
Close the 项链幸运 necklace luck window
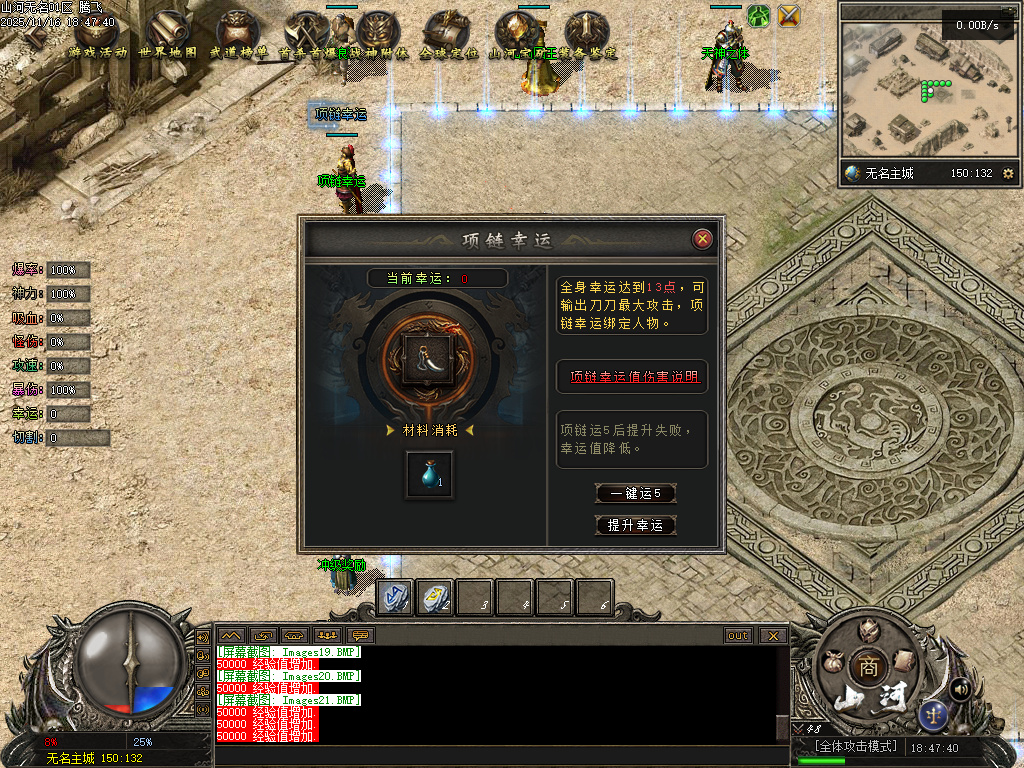(x=703, y=239)
